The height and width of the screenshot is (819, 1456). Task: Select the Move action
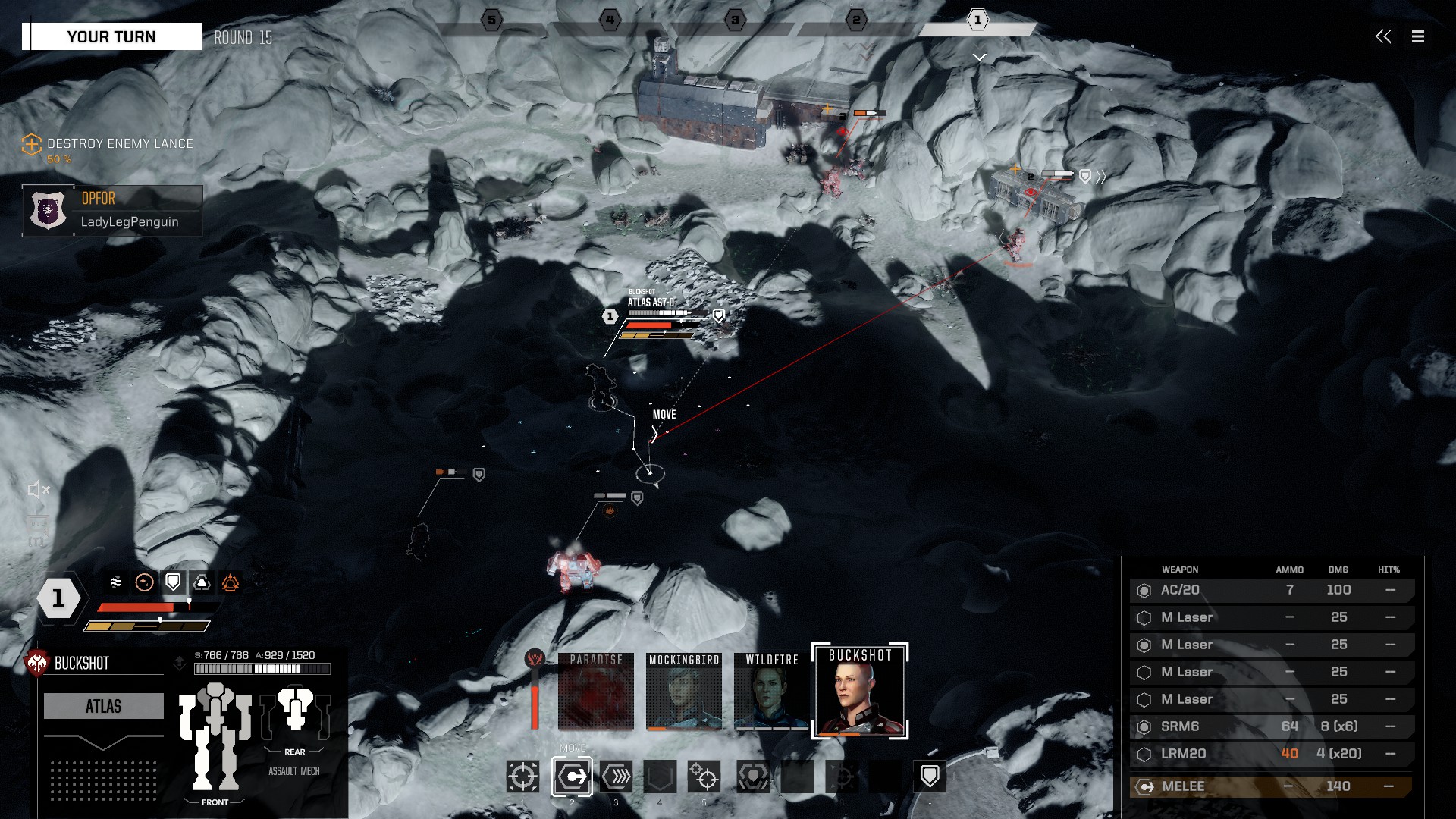coord(572,777)
